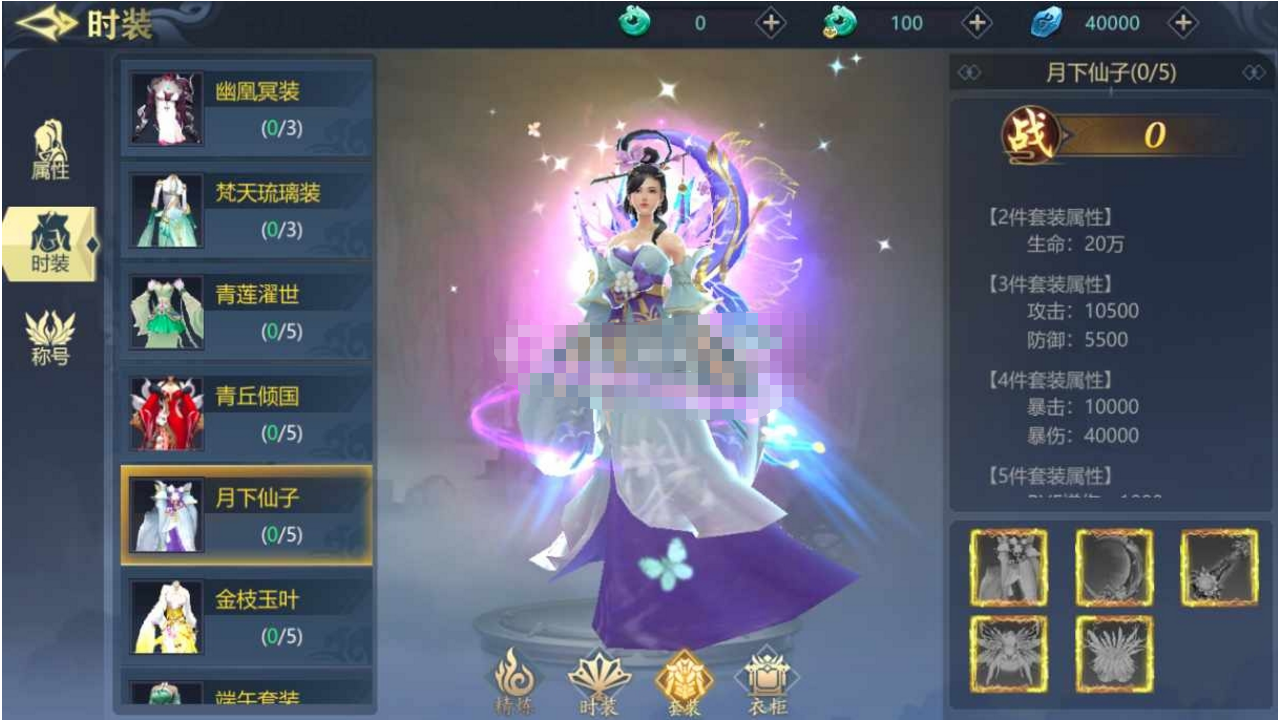The width and height of the screenshot is (1278, 720).
Task: Show the next set with right arrow
Action: pos(1253,73)
